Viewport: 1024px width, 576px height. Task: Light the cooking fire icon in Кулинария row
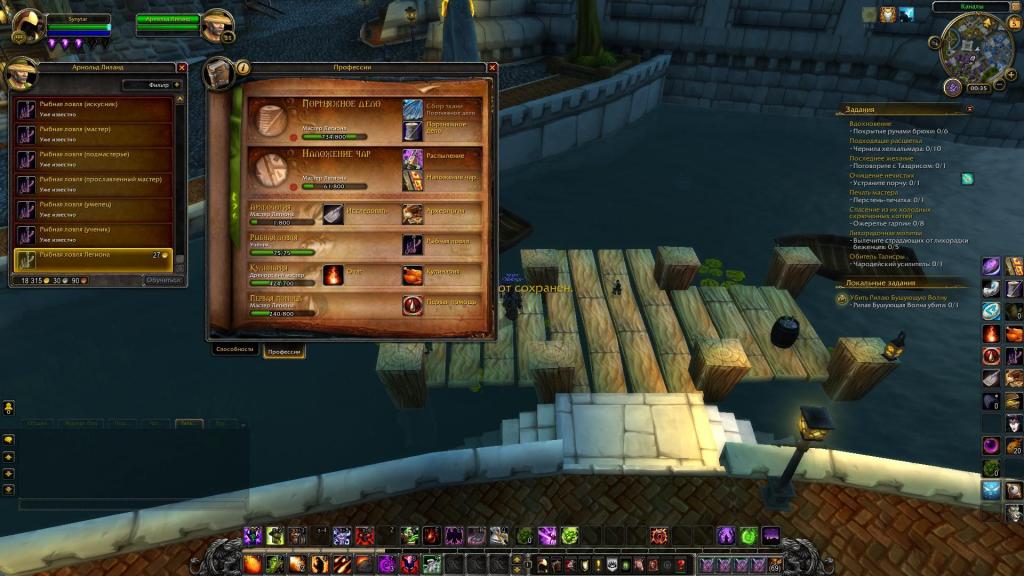(x=333, y=273)
